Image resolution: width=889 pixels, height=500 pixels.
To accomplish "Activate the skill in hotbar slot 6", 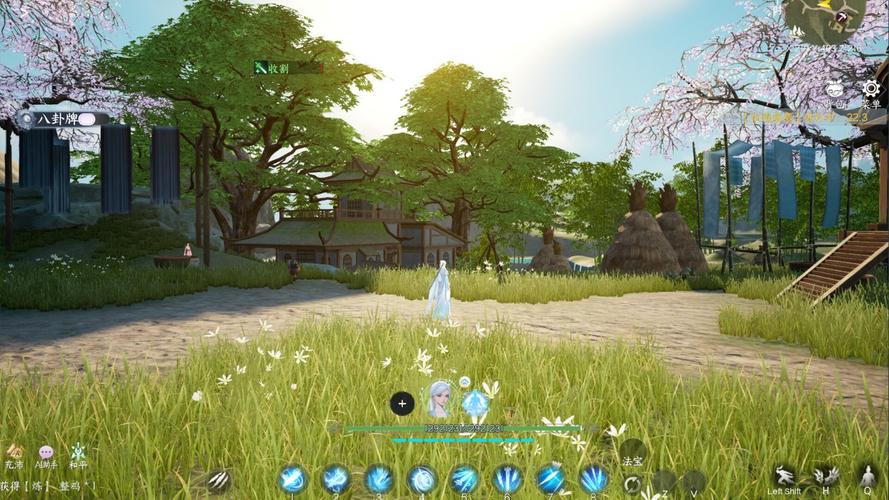I will [x=507, y=479].
